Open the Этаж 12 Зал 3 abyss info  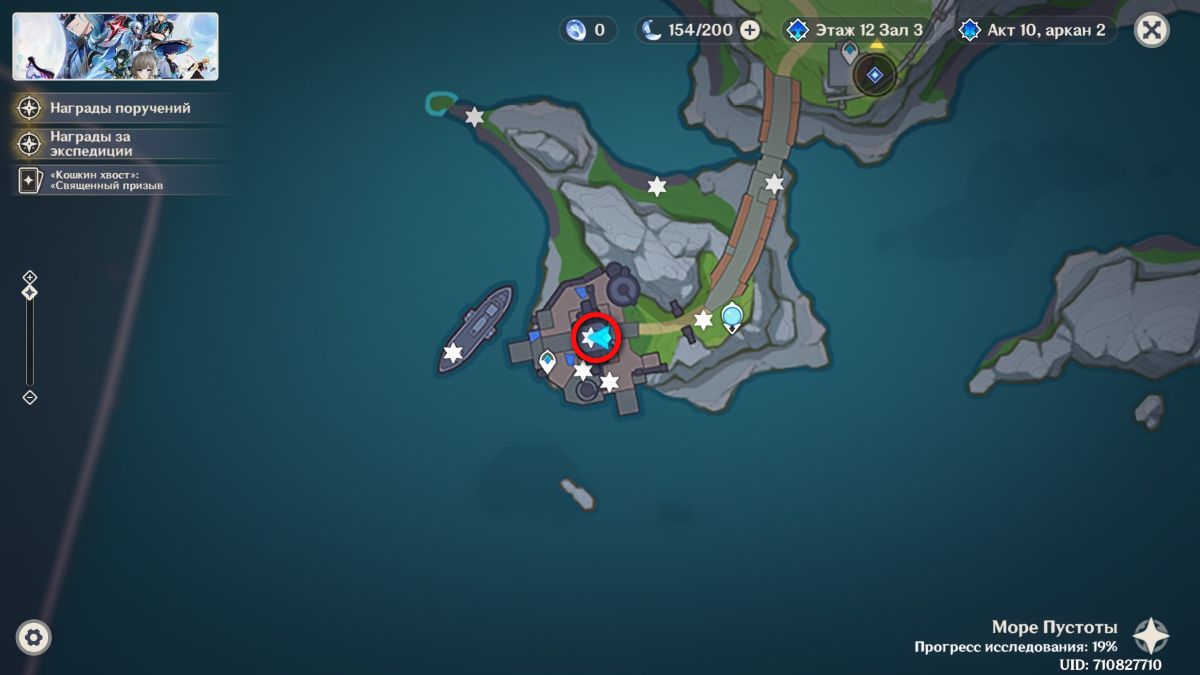pyautogui.click(x=855, y=30)
